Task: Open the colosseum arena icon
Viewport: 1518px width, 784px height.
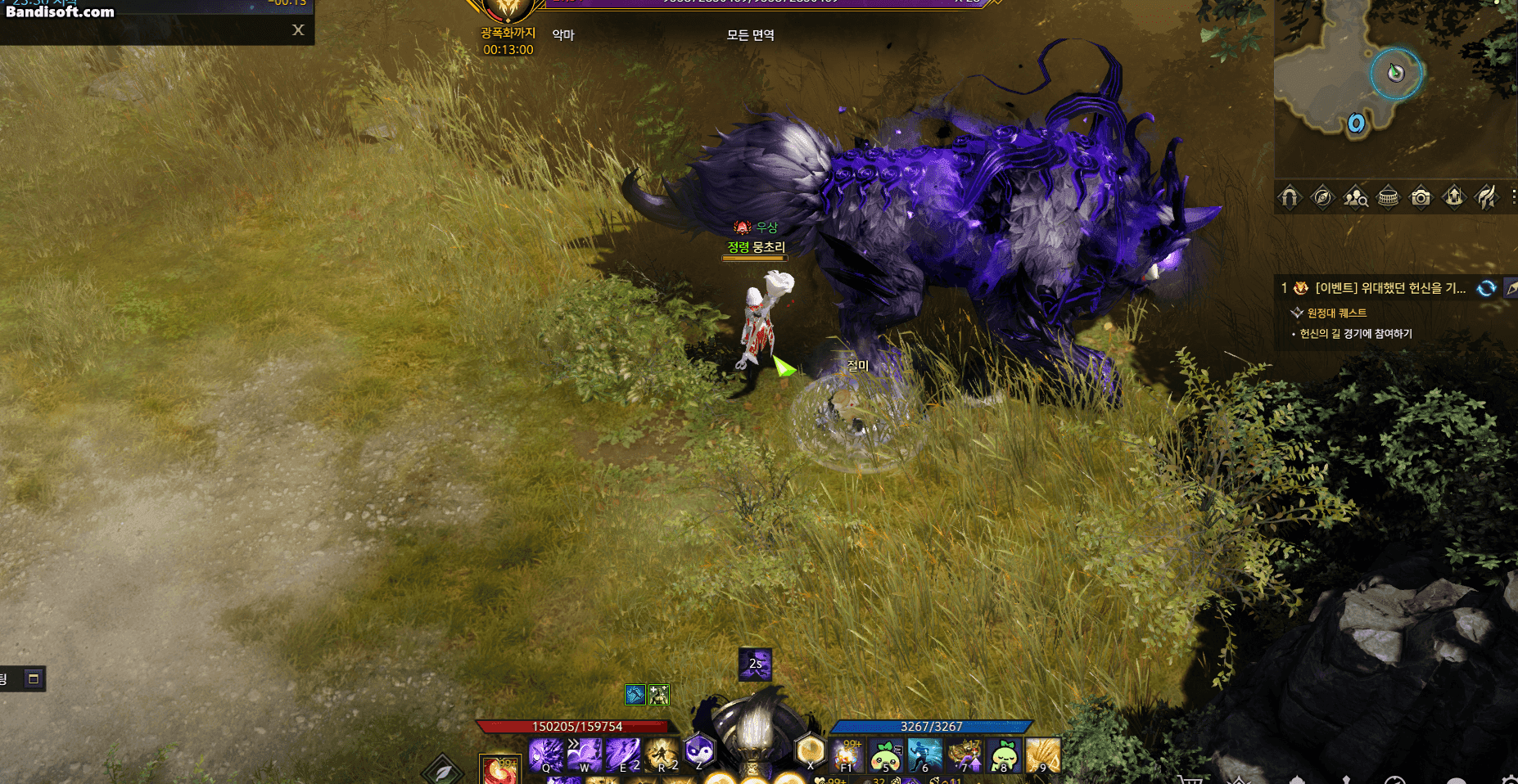Action: (x=1389, y=197)
